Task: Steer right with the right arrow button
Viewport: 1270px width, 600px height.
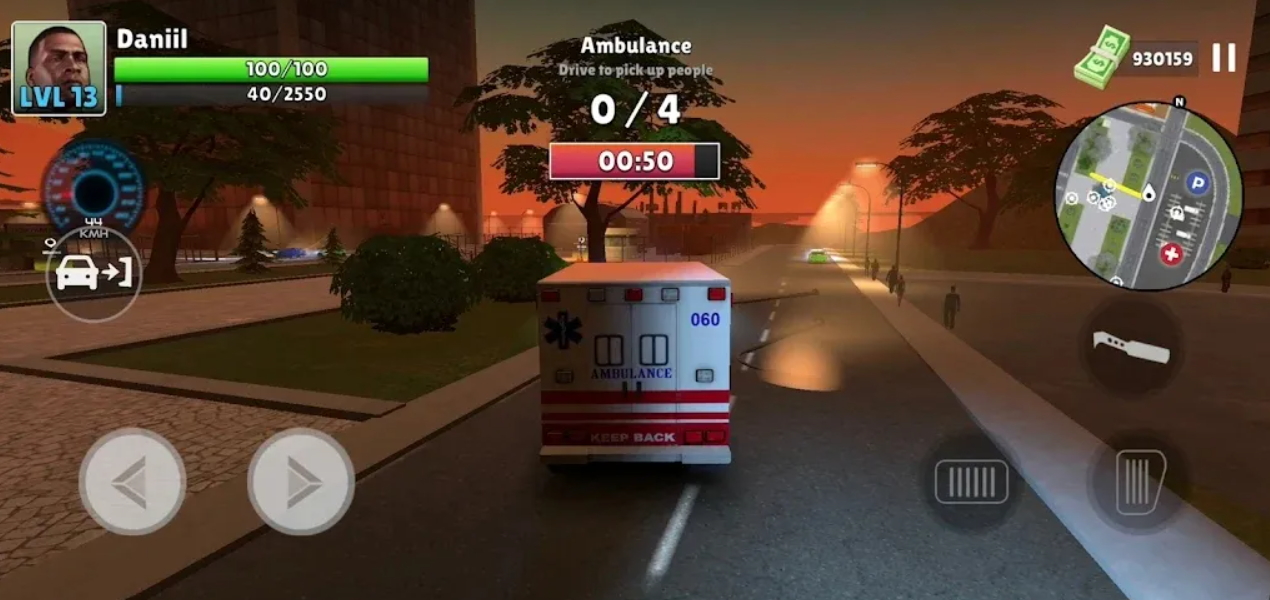Action: click(301, 481)
